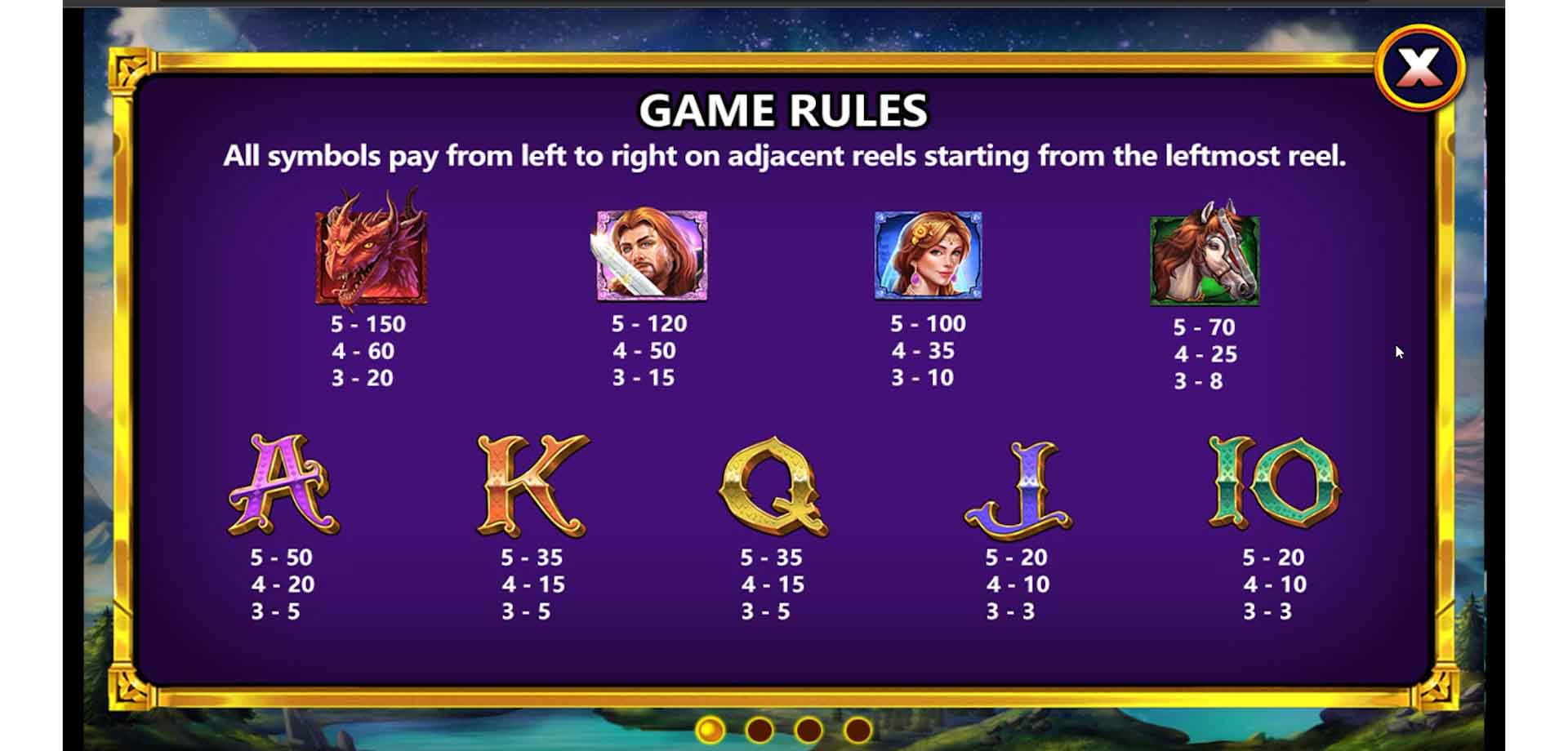This screenshot has width=1568, height=751.
Task: Click the GAME RULES title
Action: pyautogui.click(x=784, y=109)
